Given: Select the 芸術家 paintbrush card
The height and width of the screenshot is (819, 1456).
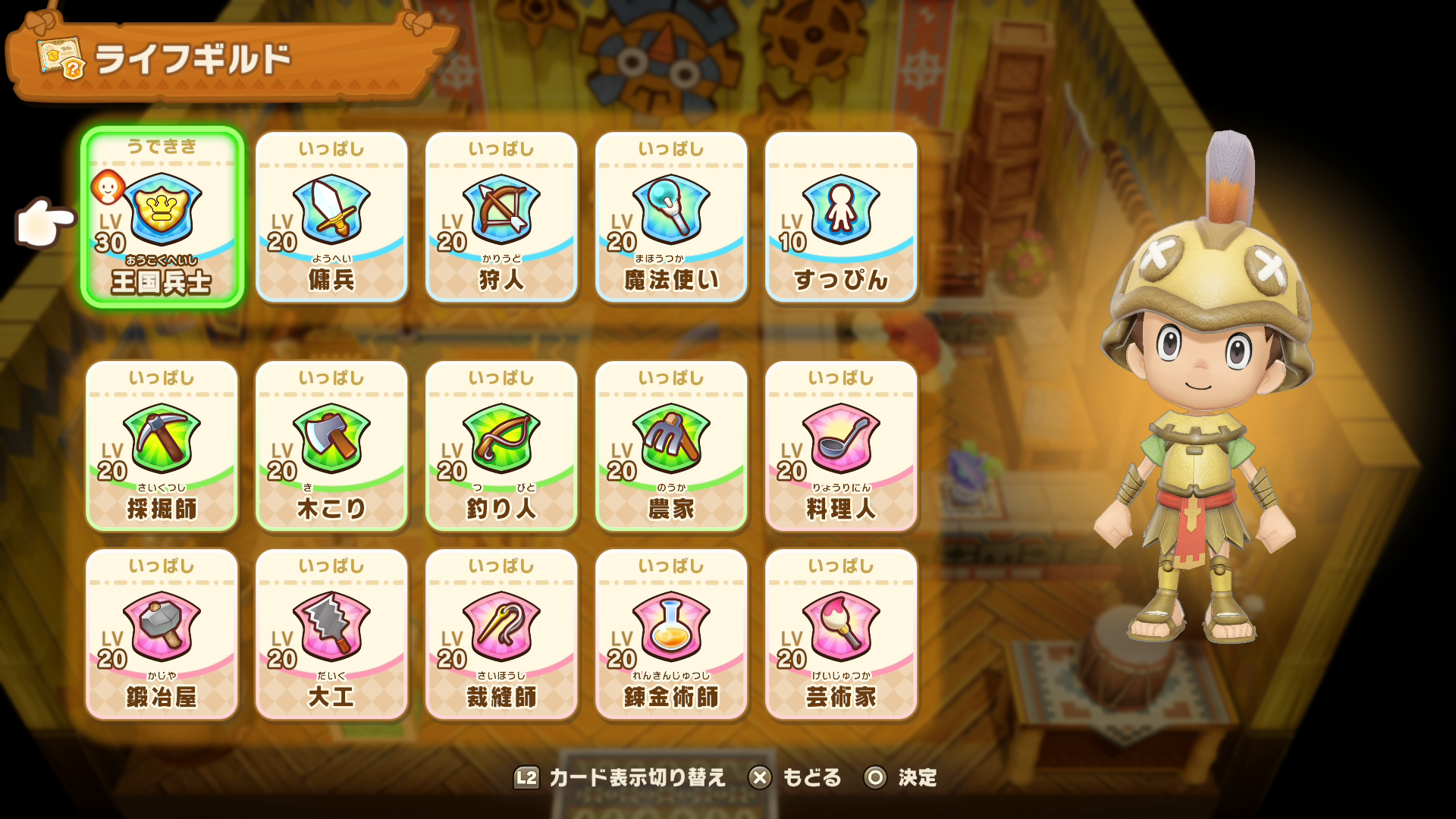Looking at the screenshot, I should 841,634.
